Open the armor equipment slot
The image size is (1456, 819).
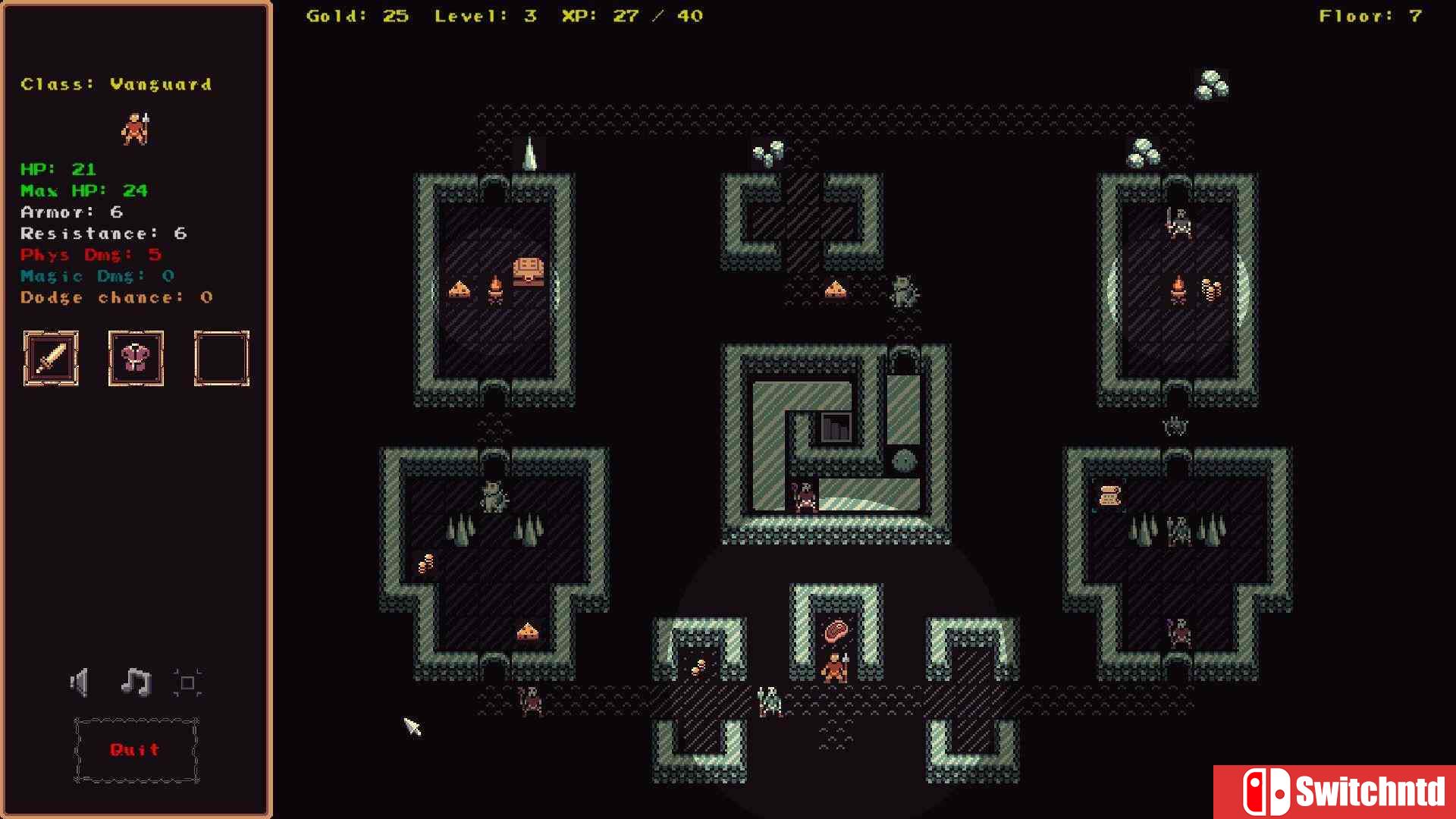point(136,359)
